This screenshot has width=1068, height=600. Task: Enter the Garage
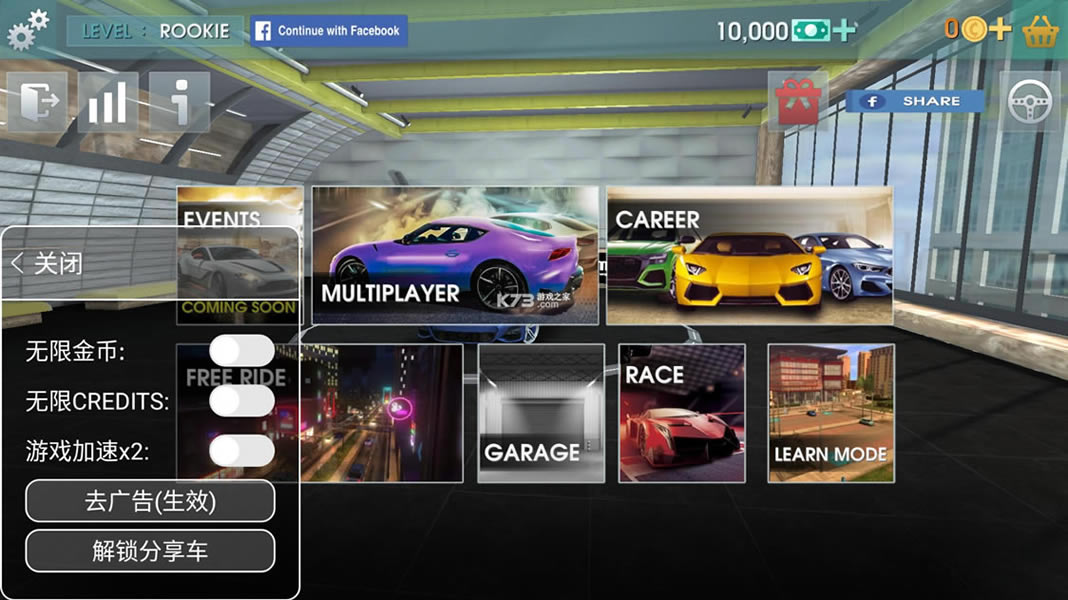(x=541, y=413)
